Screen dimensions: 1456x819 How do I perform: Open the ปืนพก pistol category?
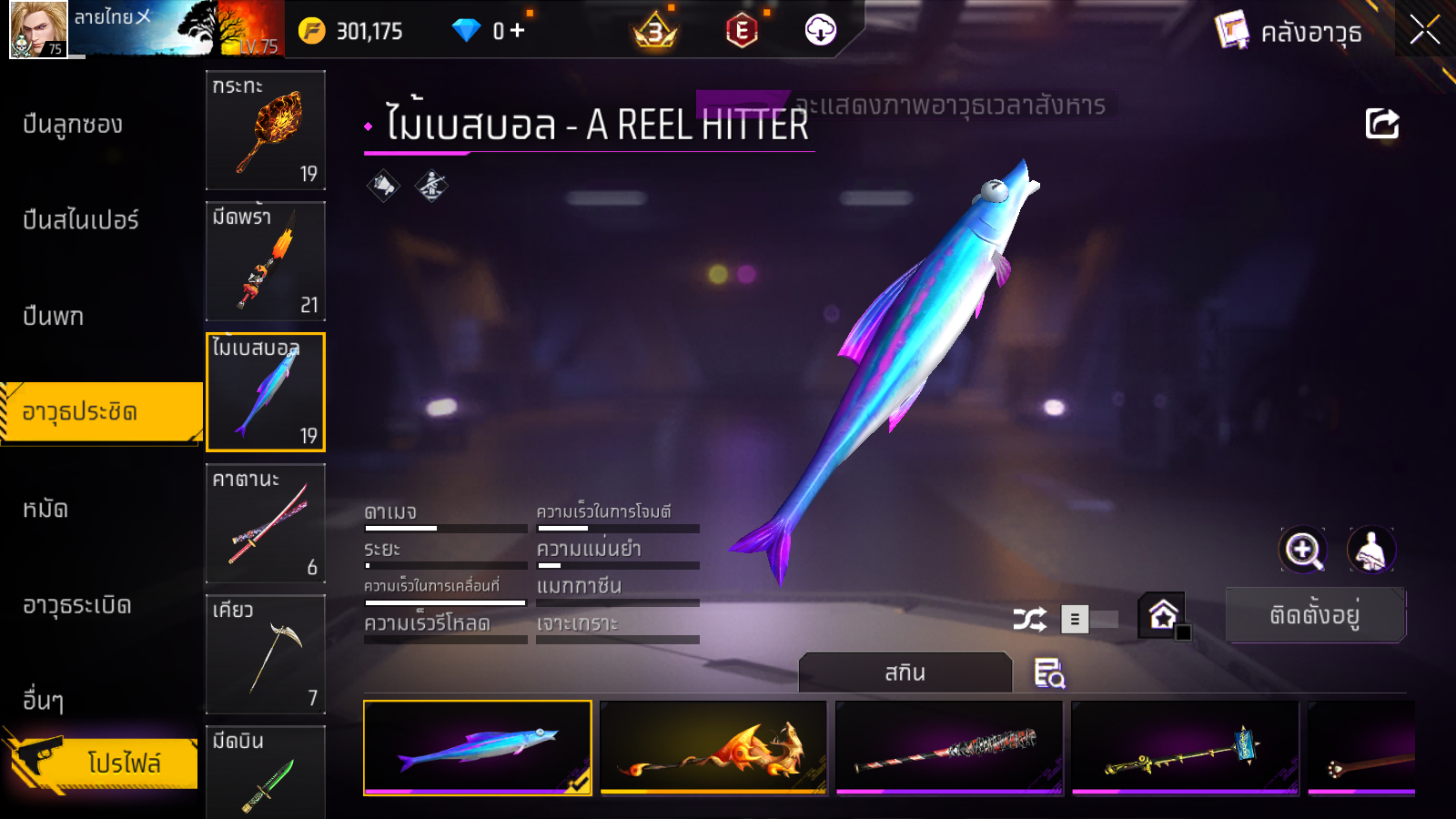pyautogui.click(x=54, y=317)
